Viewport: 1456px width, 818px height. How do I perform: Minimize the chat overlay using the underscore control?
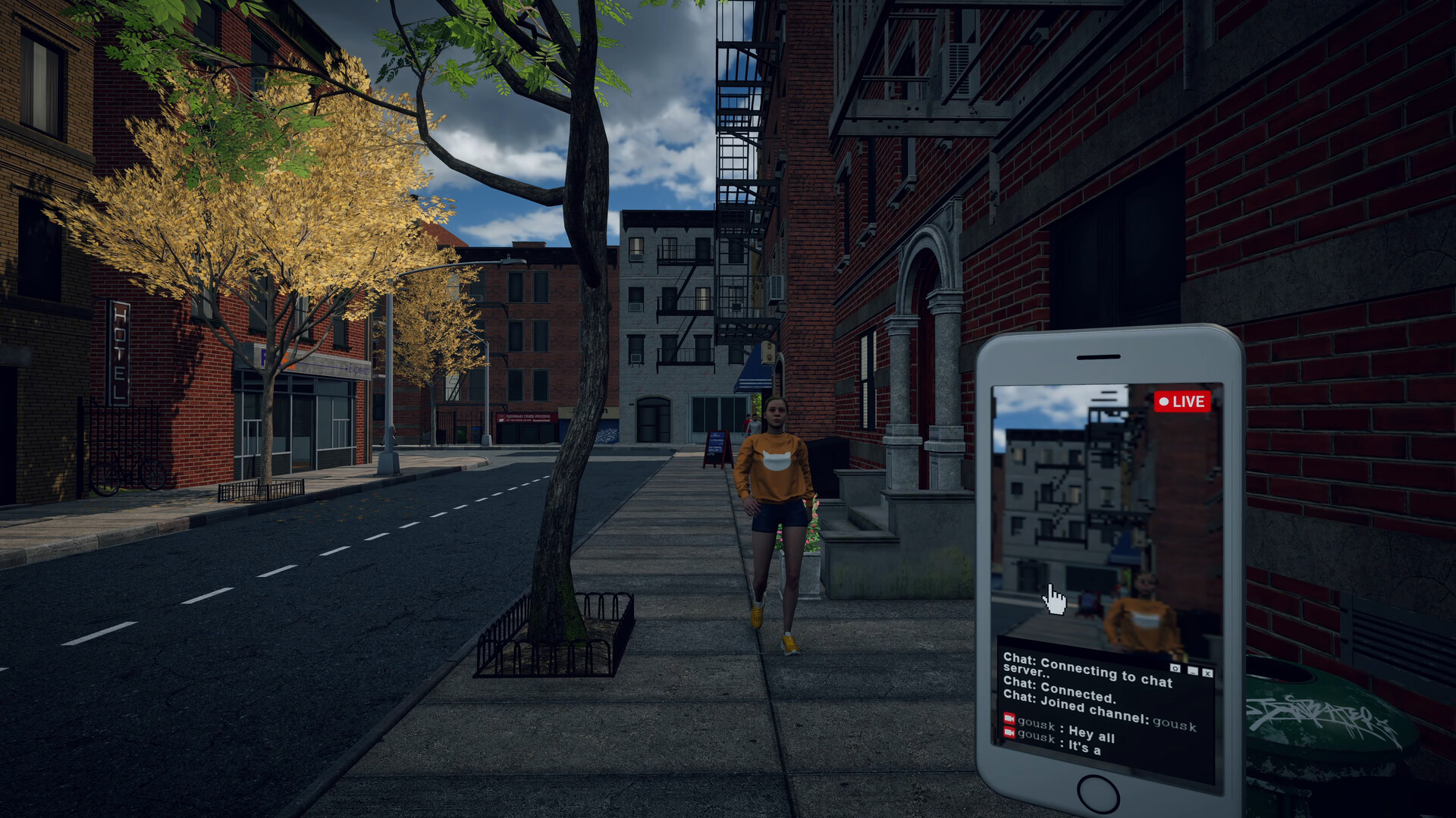[1192, 671]
